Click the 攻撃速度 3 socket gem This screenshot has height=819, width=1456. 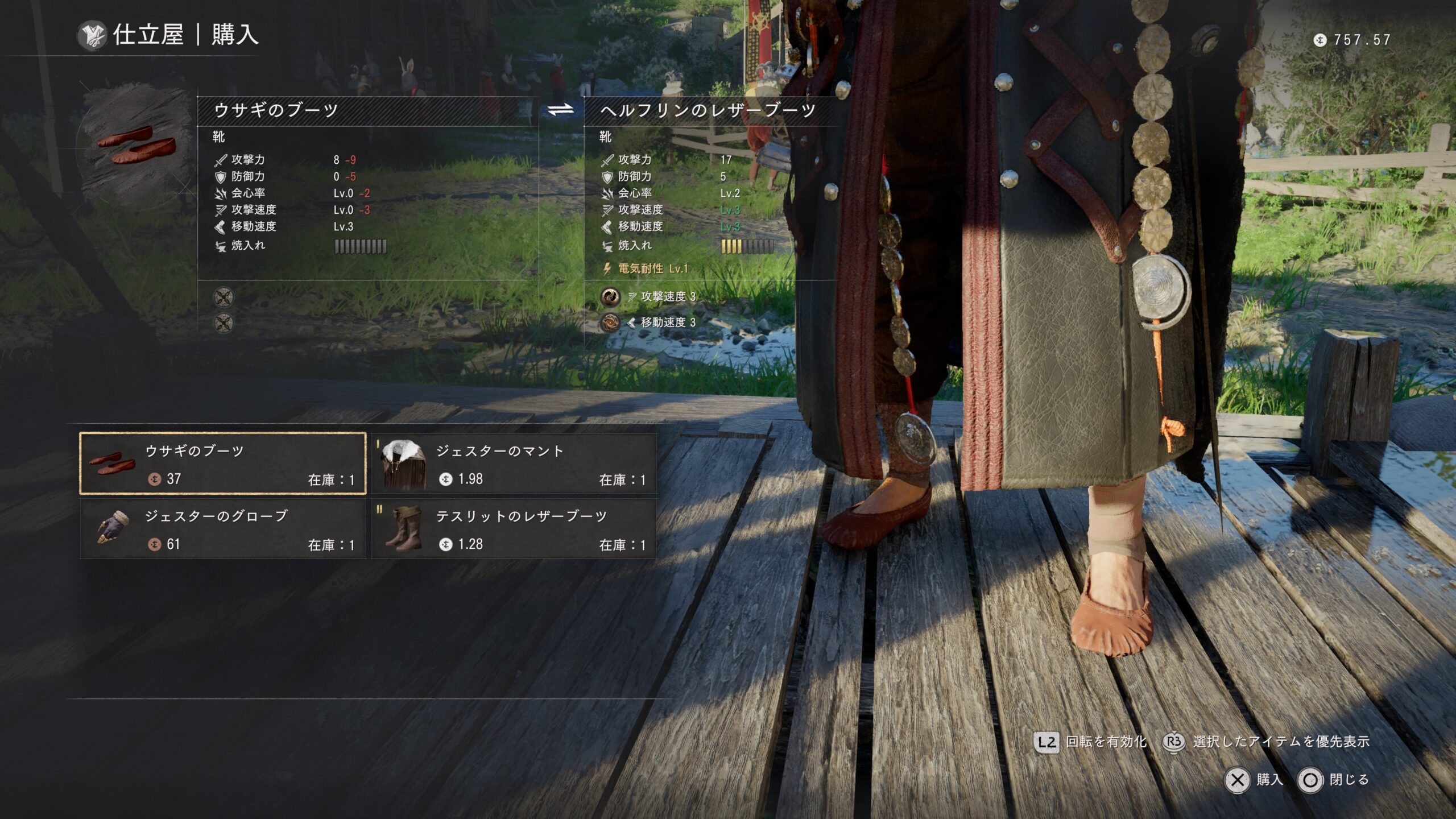click(x=610, y=296)
